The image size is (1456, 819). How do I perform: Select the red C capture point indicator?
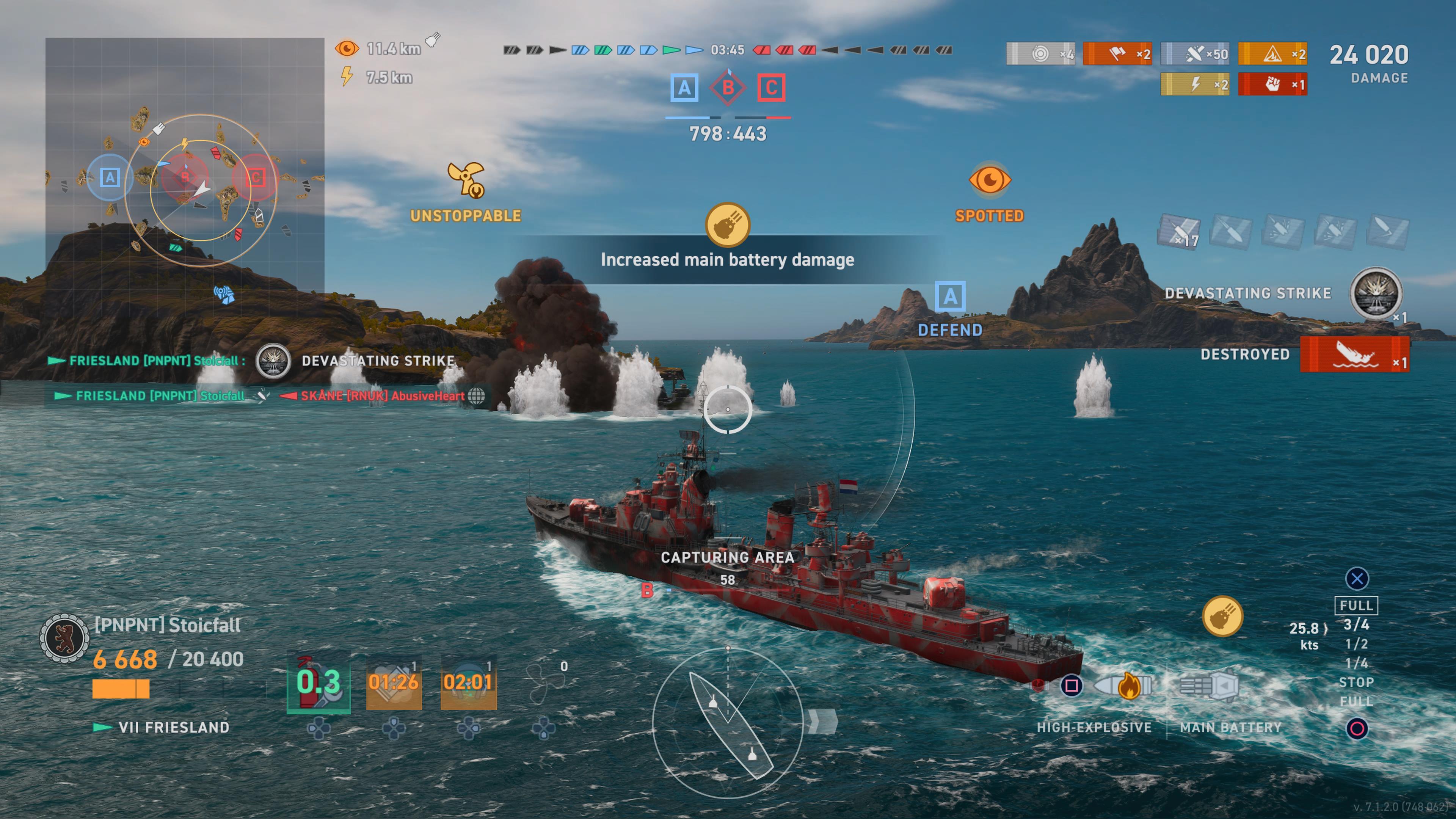tap(772, 88)
